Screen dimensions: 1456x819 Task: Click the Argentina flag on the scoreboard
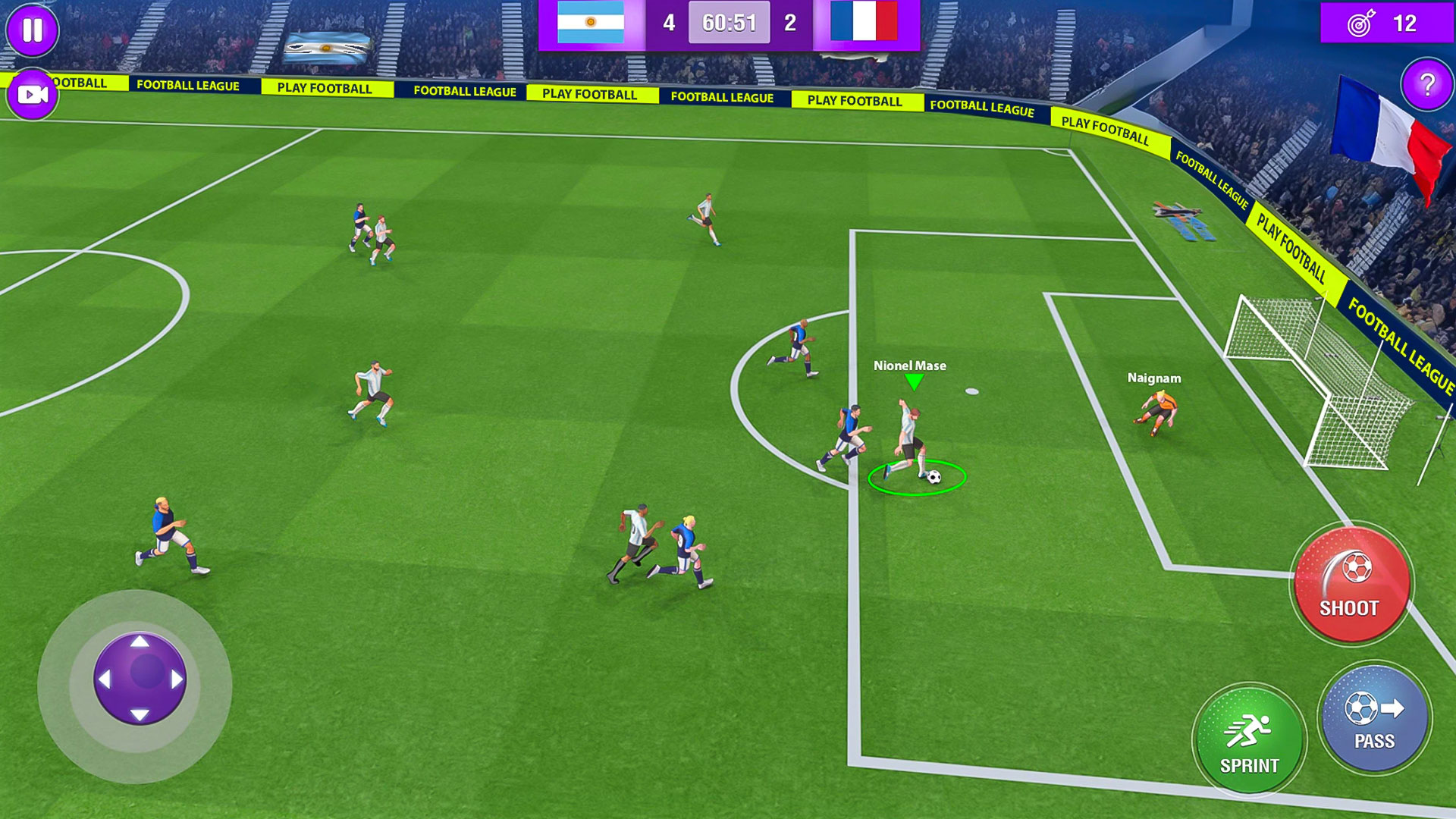click(590, 23)
